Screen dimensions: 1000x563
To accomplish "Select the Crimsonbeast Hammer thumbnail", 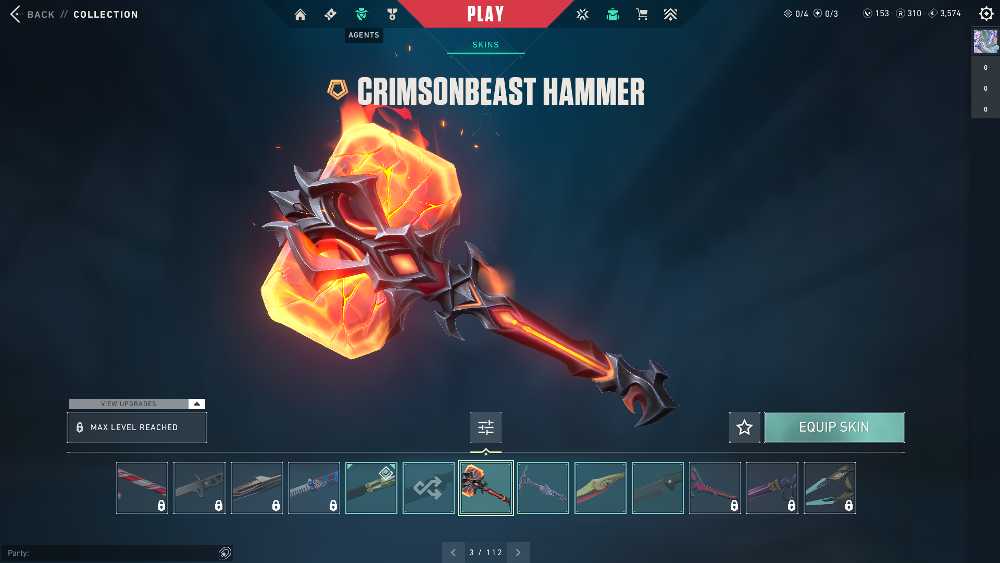I will pos(486,488).
